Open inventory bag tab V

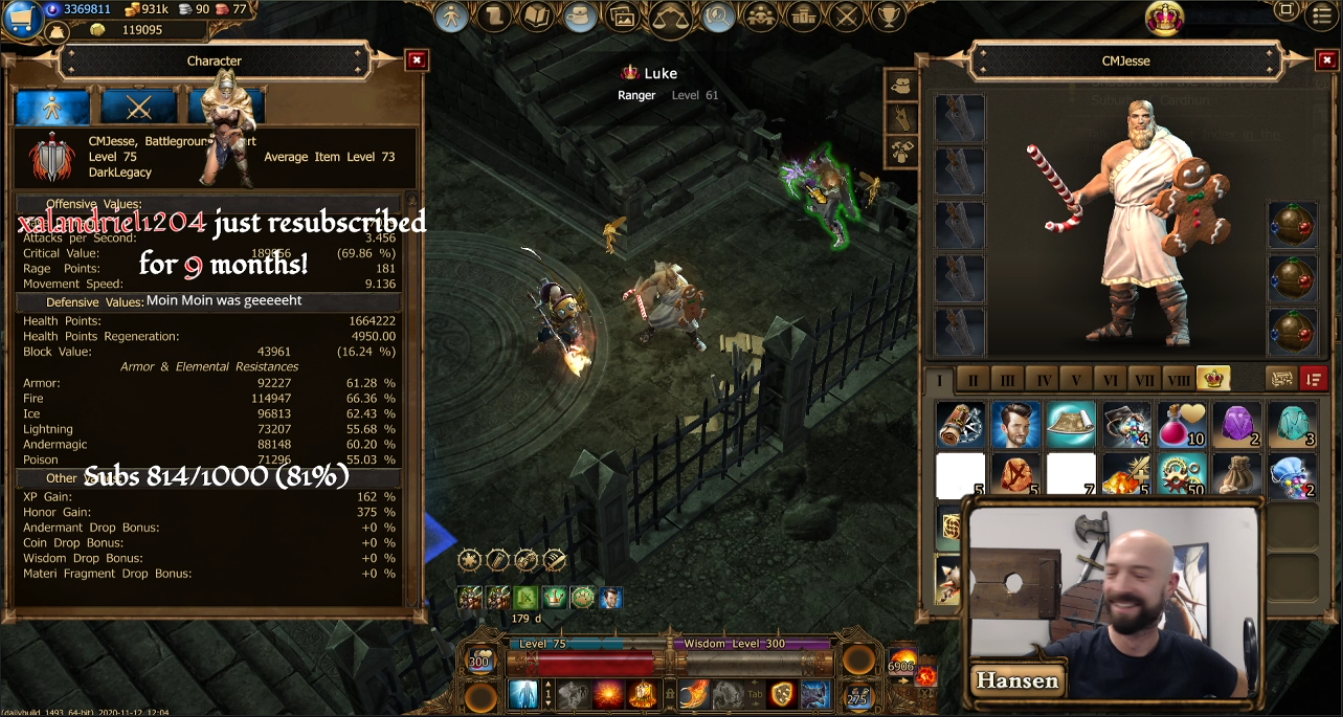(x=1075, y=380)
